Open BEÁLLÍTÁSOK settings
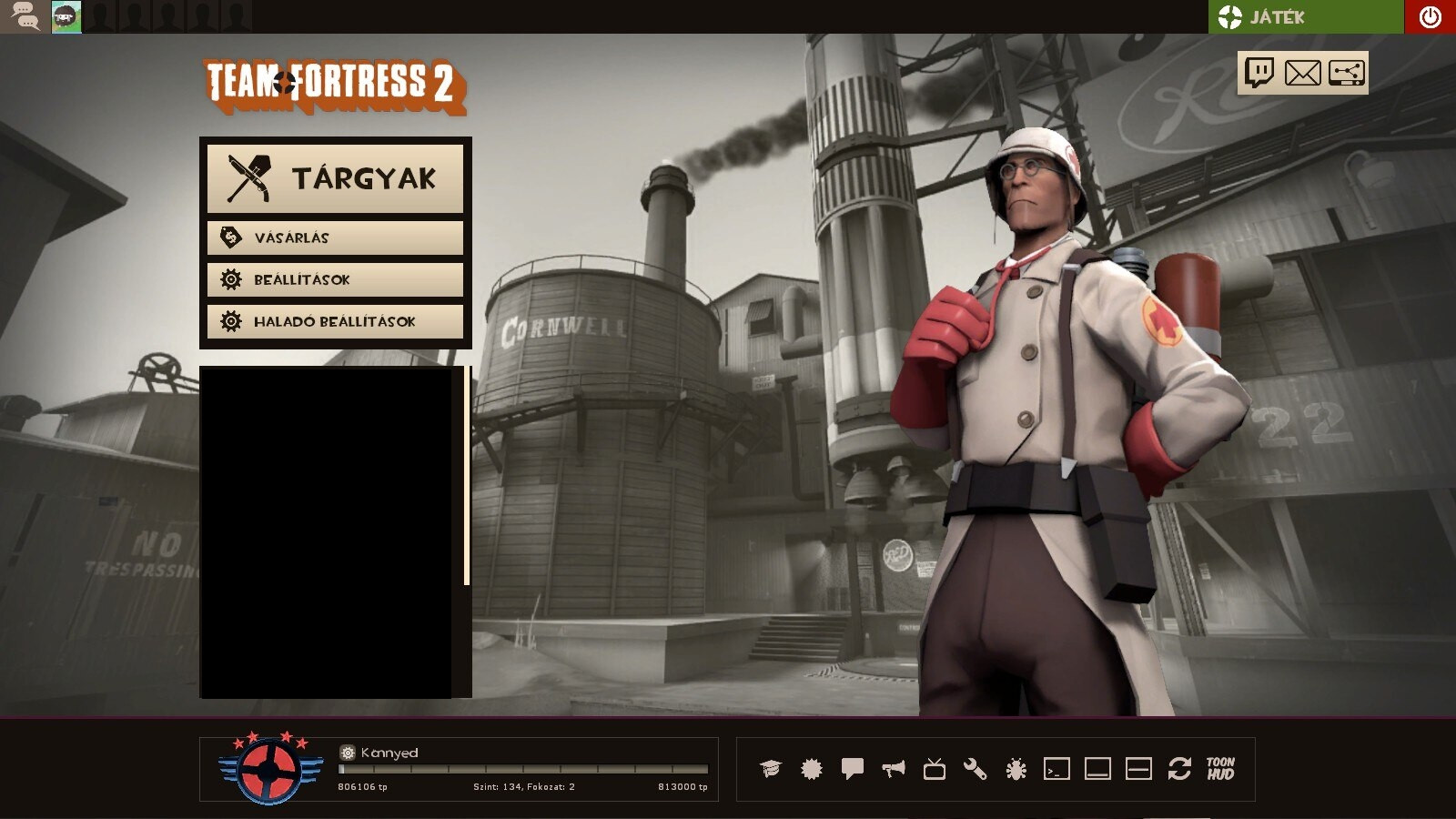Image resolution: width=1456 pixels, height=819 pixels. [335, 279]
